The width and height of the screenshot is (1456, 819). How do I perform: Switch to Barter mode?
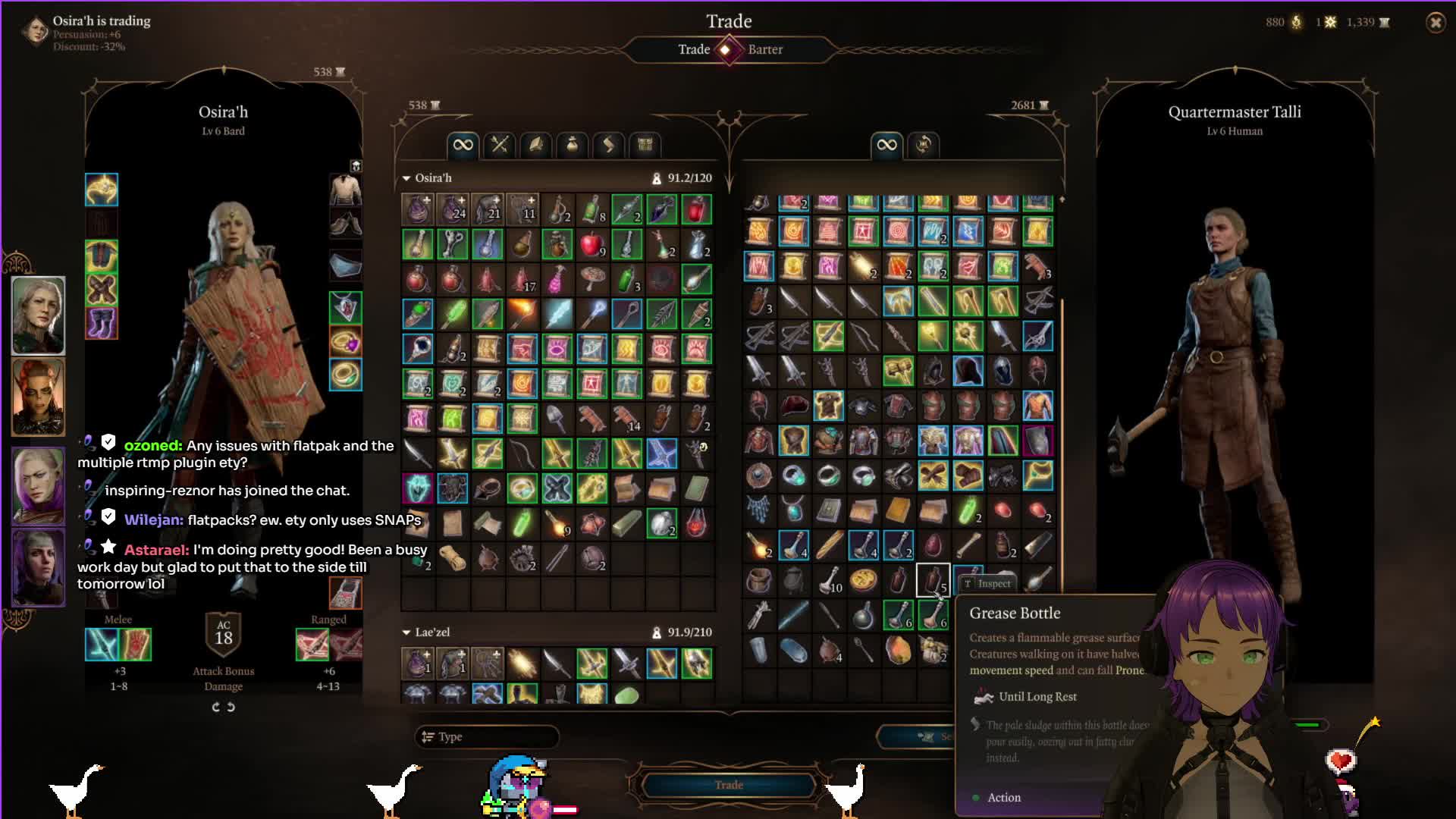click(x=764, y=49)
